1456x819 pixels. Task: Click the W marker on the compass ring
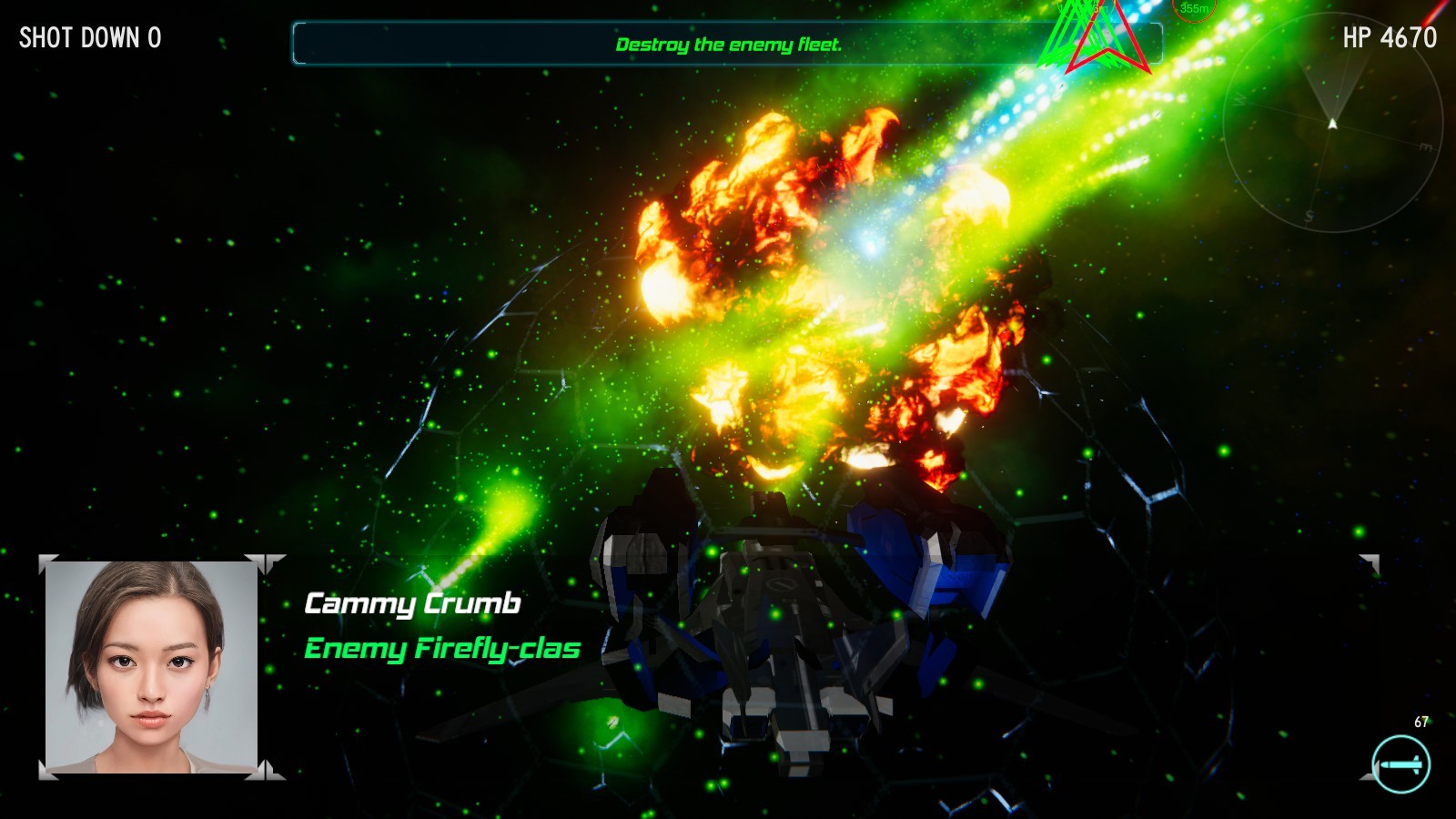click(1239, 100)
